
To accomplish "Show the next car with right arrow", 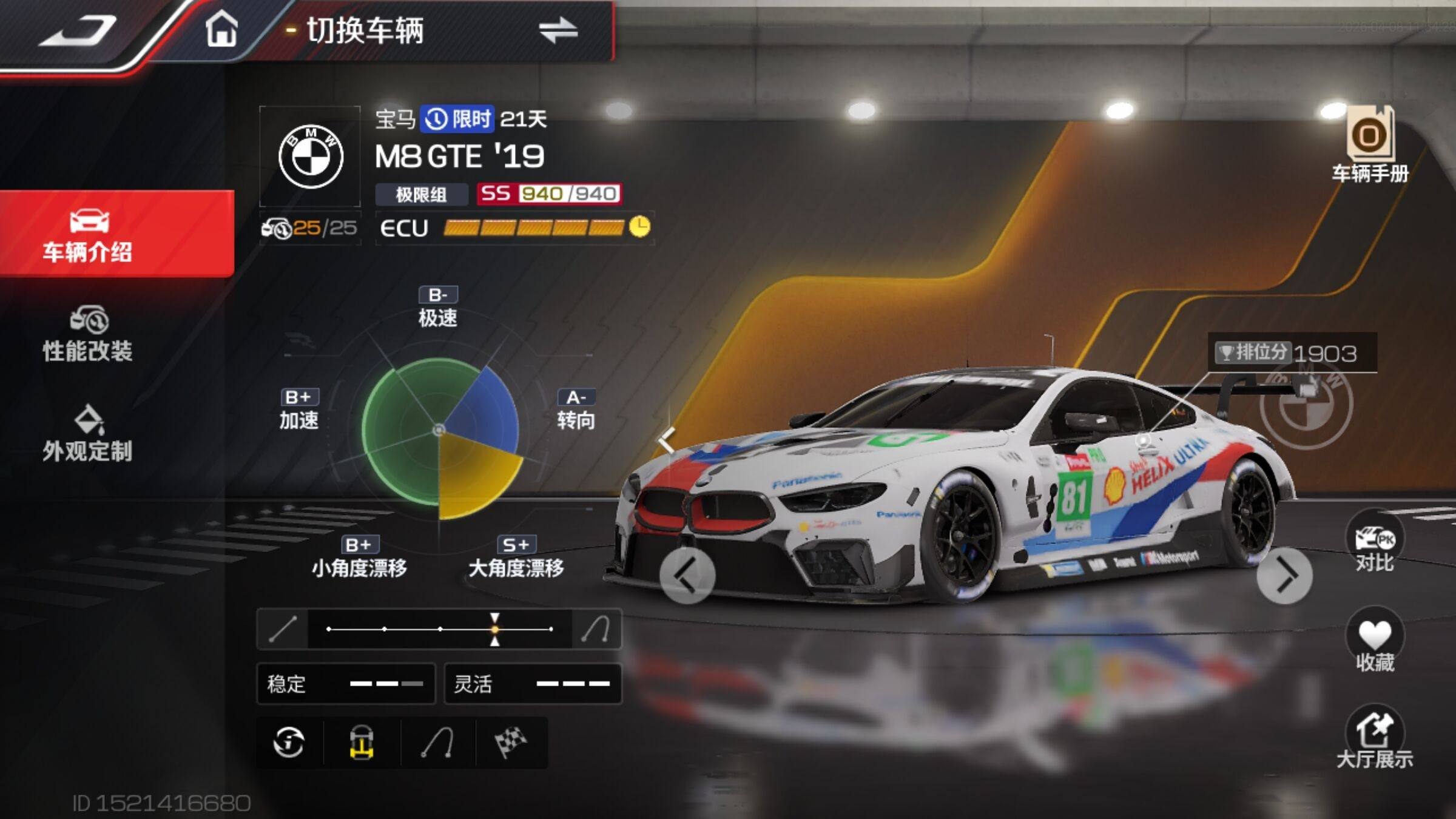I will [1284, 576].
